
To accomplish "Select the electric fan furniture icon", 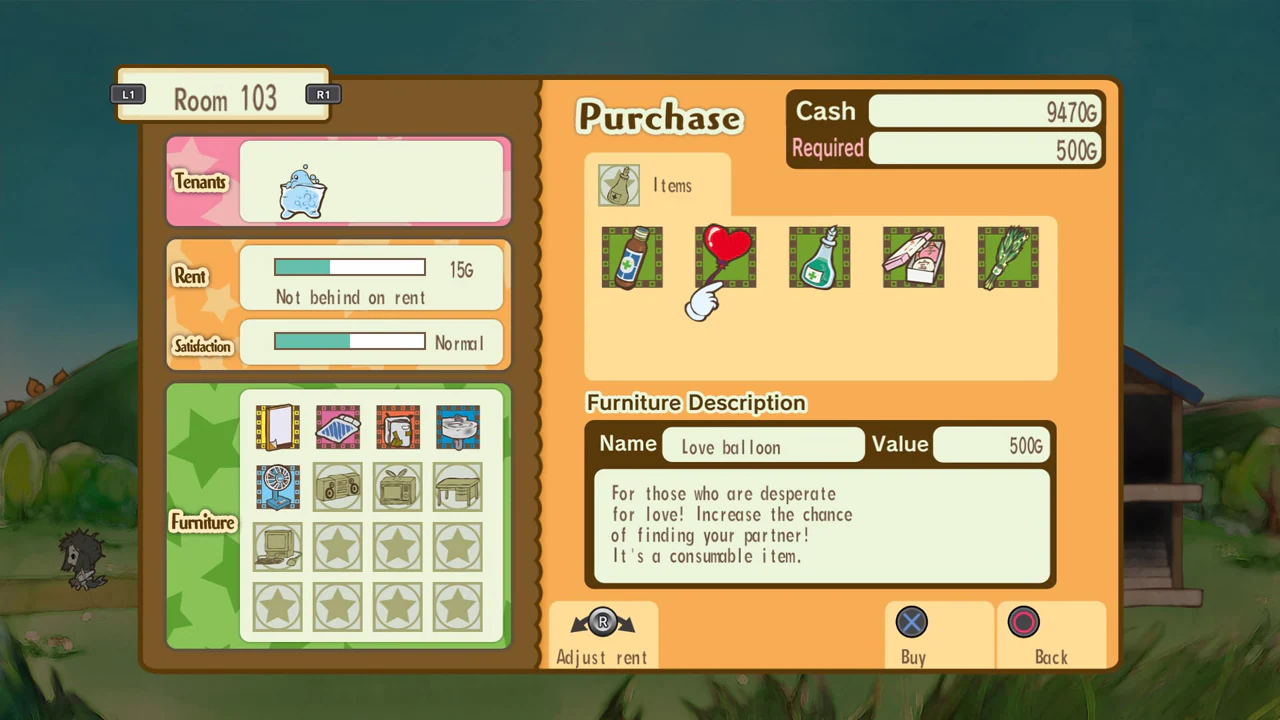I will point(277,488).
